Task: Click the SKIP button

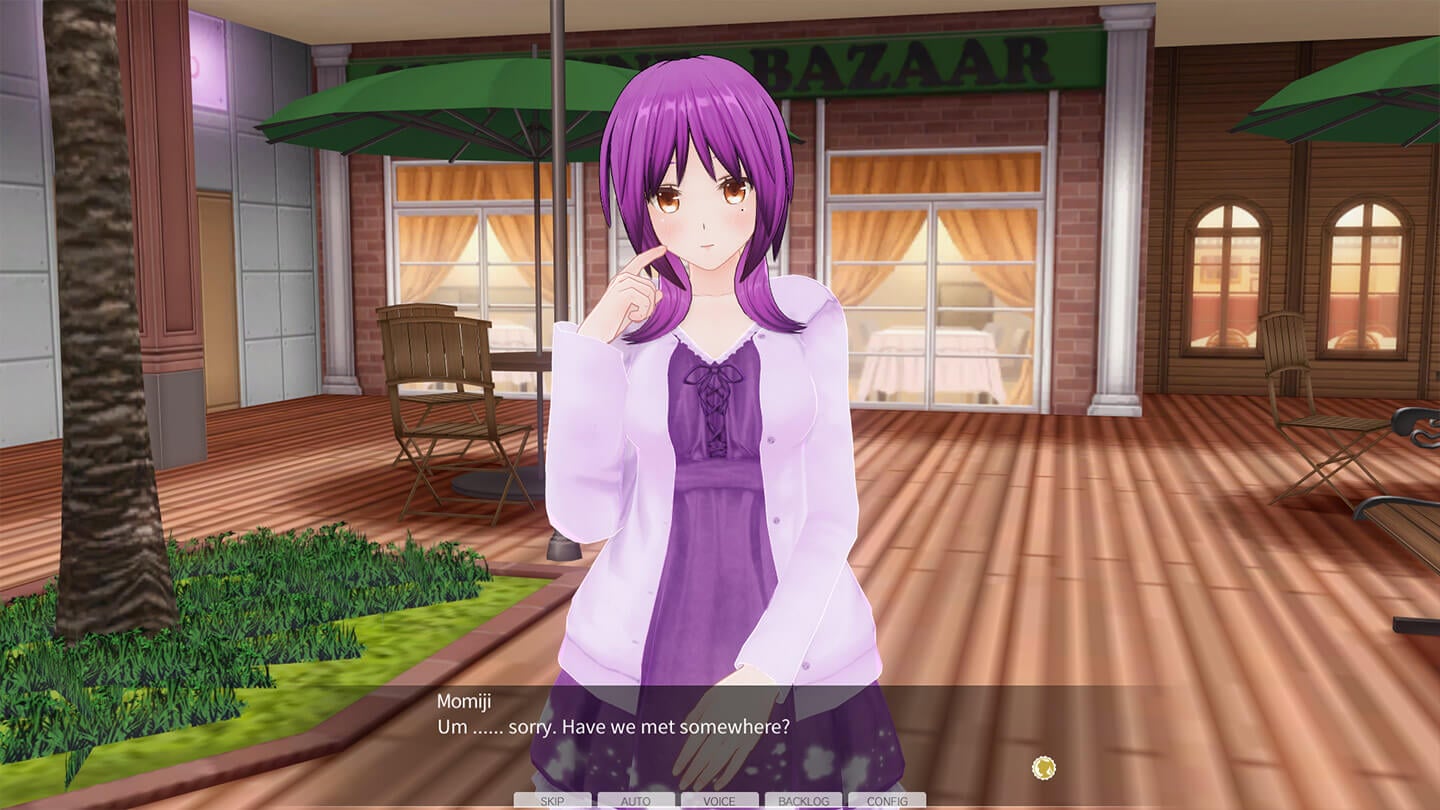Action: pos(552,801)
